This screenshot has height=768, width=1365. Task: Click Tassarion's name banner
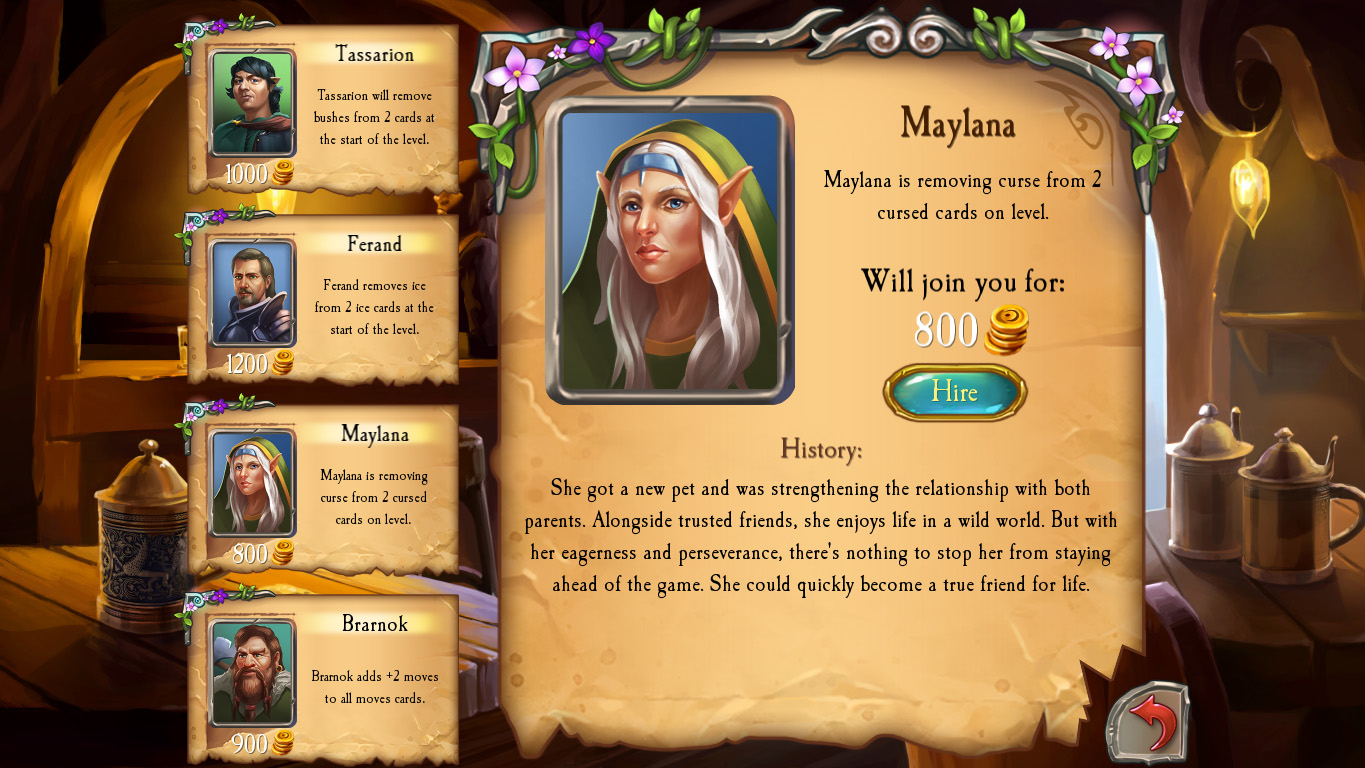click(373, 55)
